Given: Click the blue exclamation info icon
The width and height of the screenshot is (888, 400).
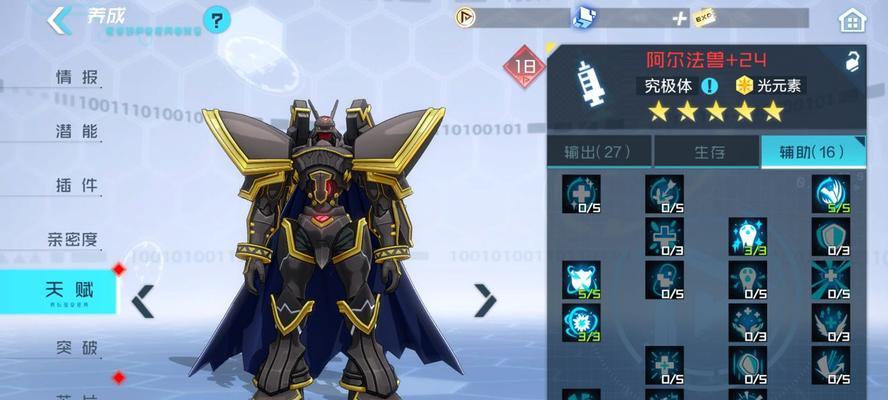Looking at the screenshot, I should point(710,86).
